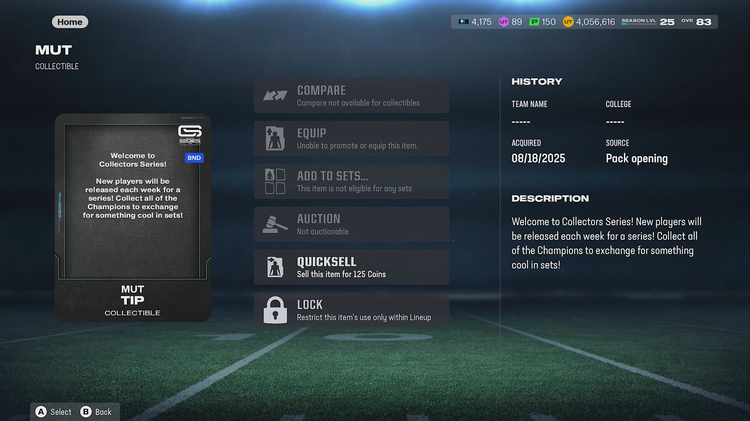The height and width of the screenshot is (421, 750).
Task: Select the Compare option
Action: point(351,96)
